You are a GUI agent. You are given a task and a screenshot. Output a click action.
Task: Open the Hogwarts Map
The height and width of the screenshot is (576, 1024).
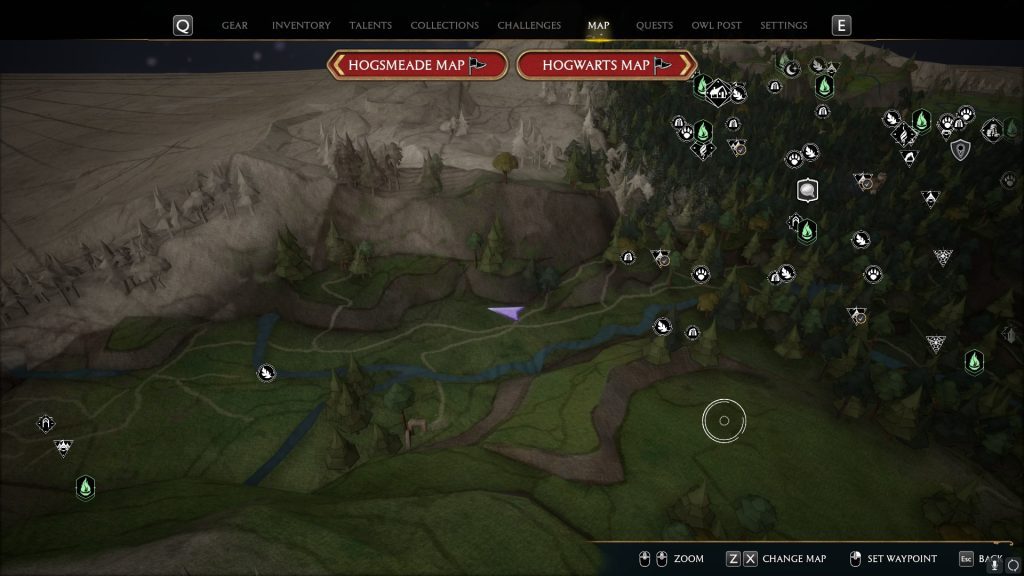[607, 65]
